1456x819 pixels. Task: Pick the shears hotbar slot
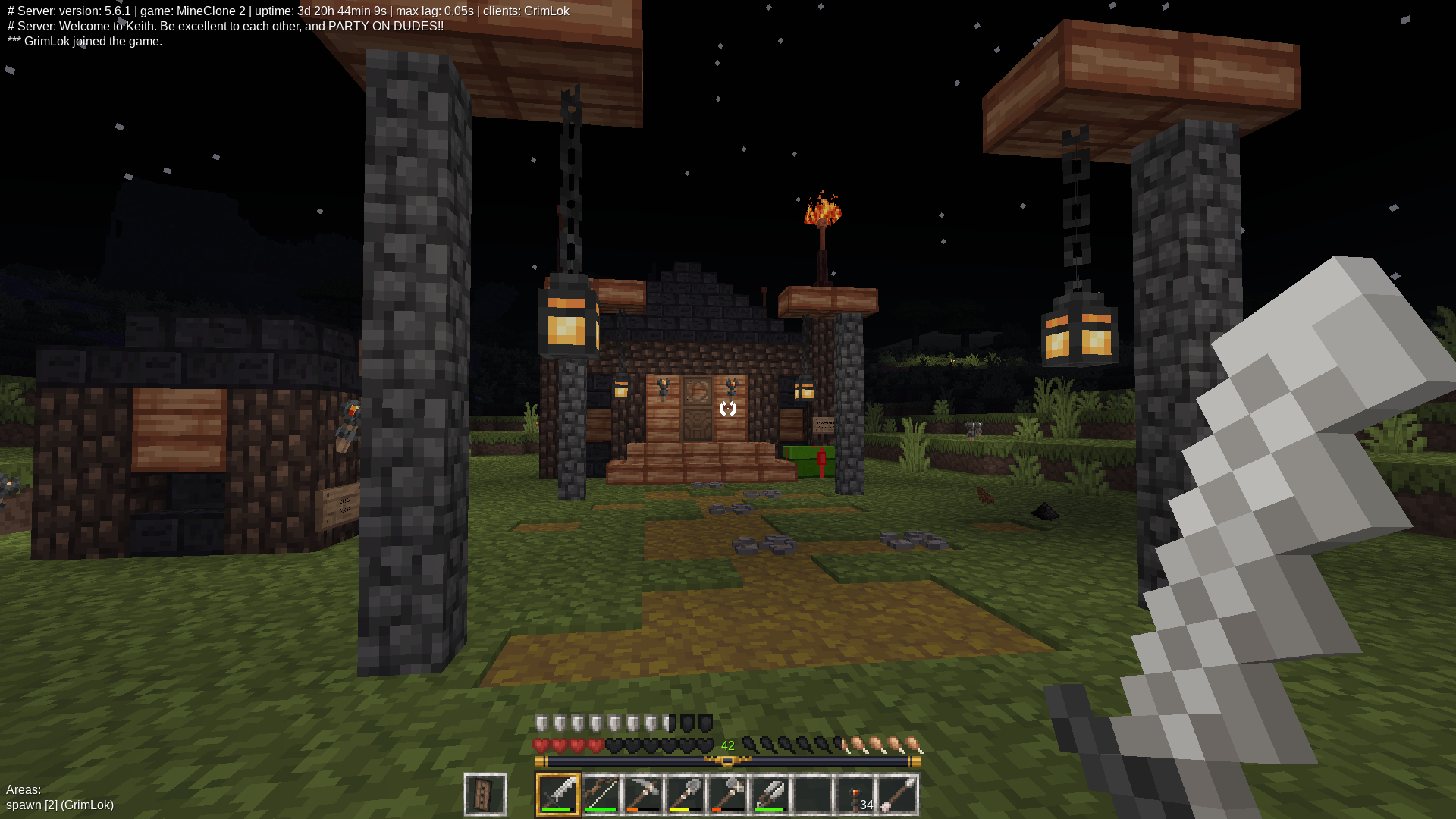click(770, 794)
